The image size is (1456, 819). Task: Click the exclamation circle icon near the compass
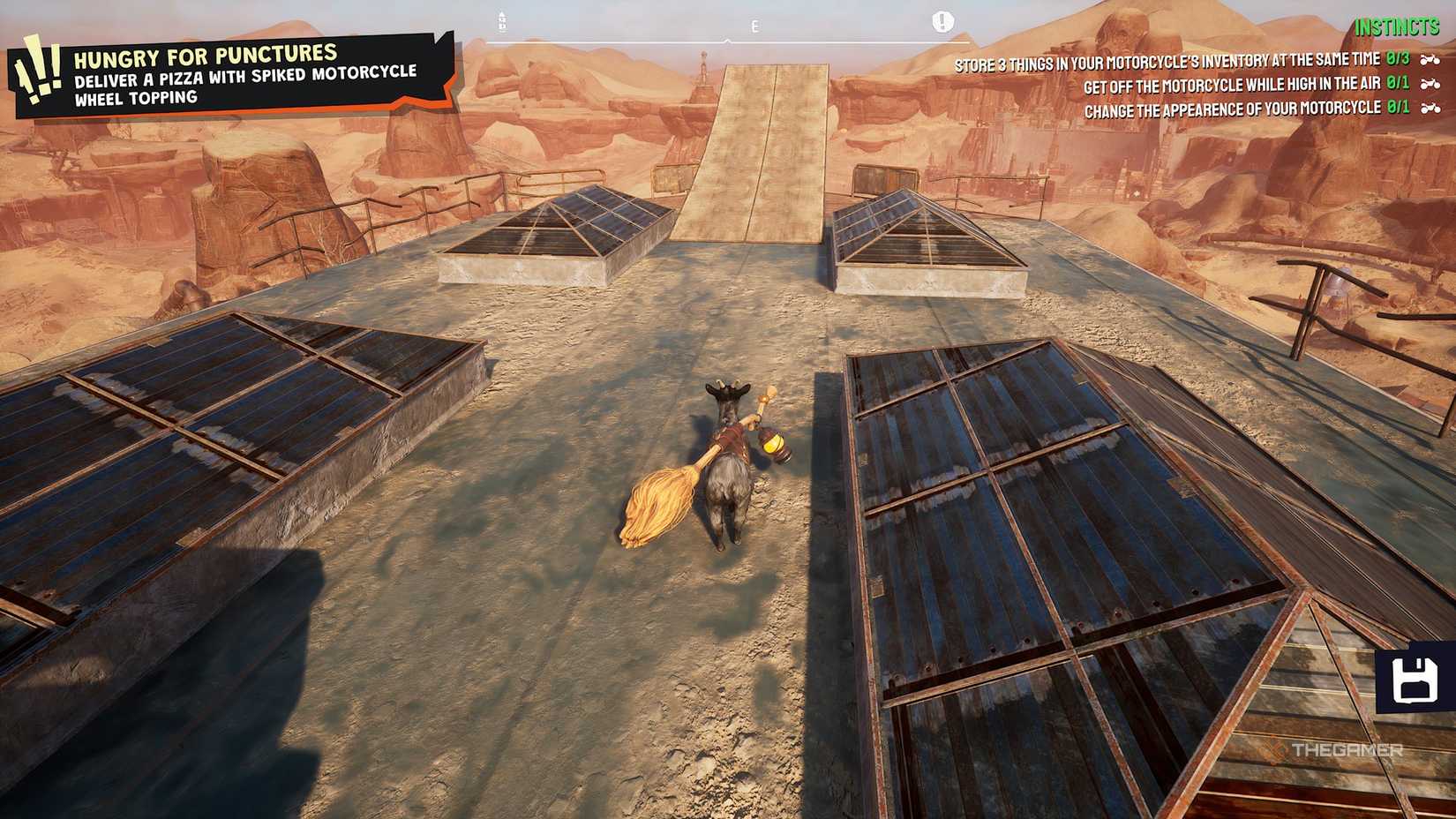pyautogui.click(x=943, y=19)
